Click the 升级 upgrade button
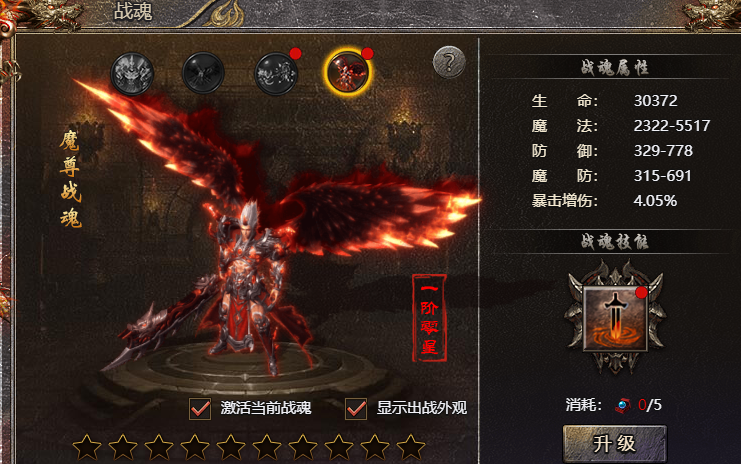The height and width of the screenshot is (464, 741). (x=614, y=443)
